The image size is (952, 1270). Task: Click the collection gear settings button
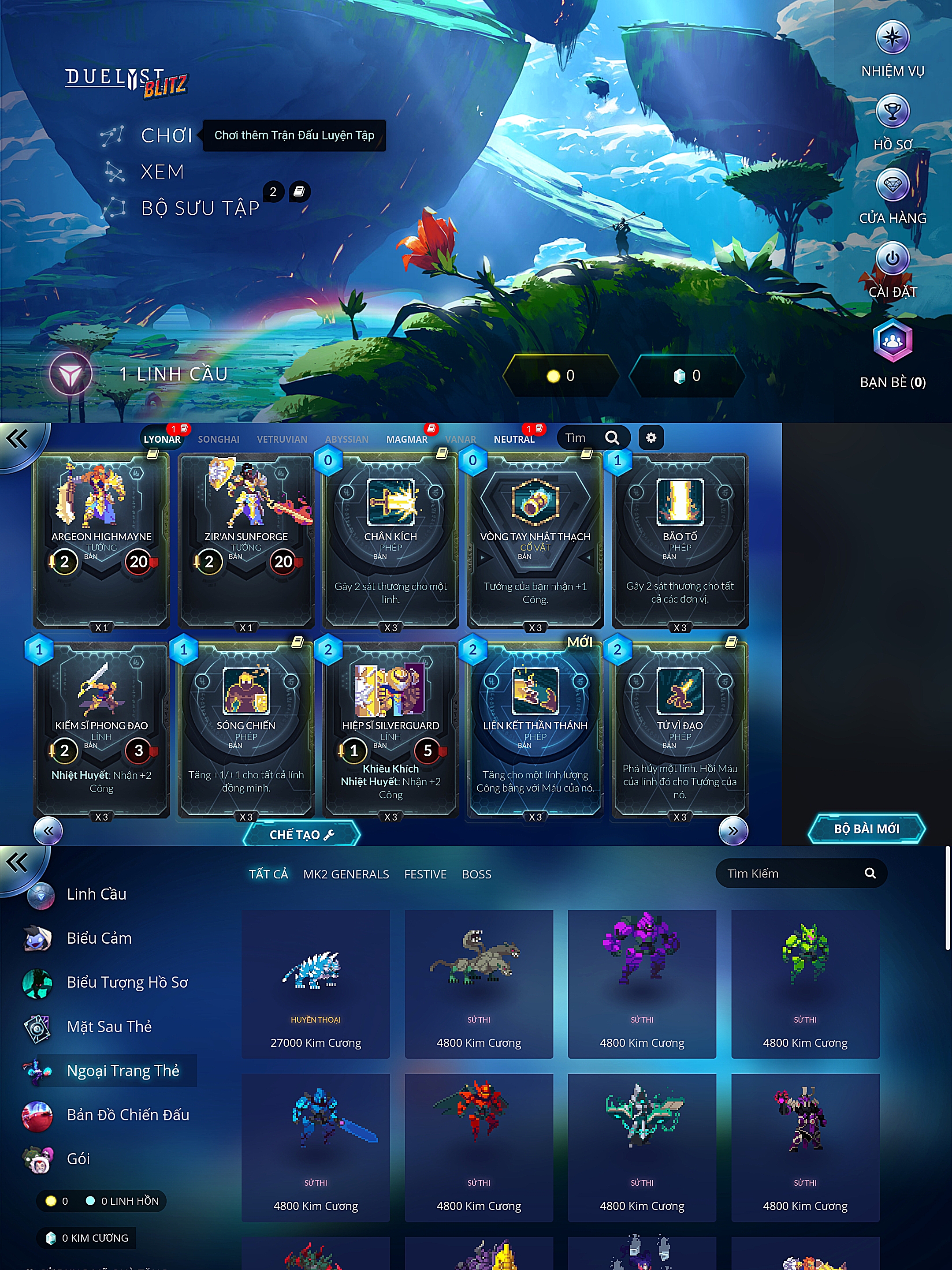pos(651,438)
